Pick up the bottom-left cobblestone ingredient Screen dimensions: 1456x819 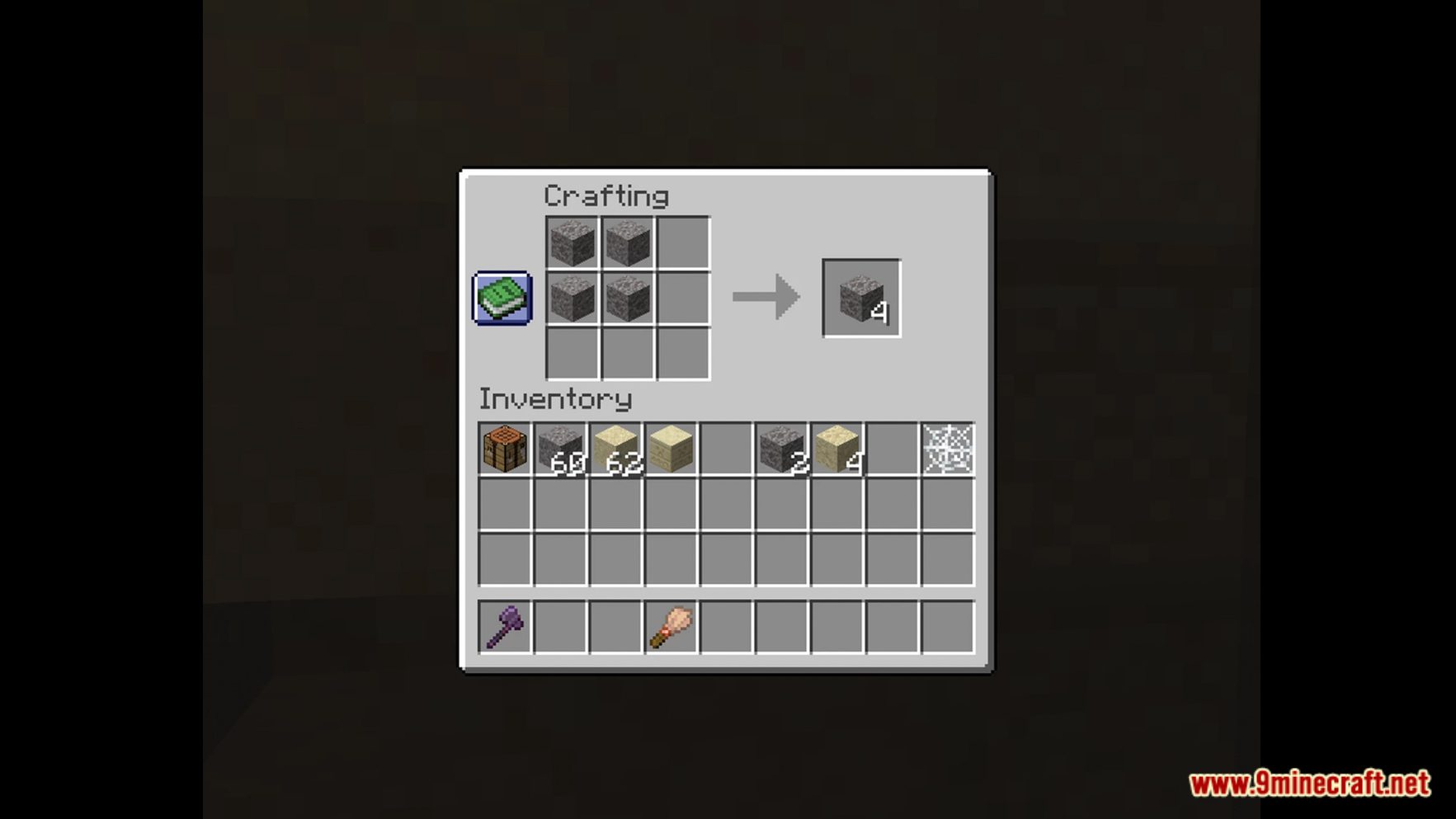click(x=573, y=299)
